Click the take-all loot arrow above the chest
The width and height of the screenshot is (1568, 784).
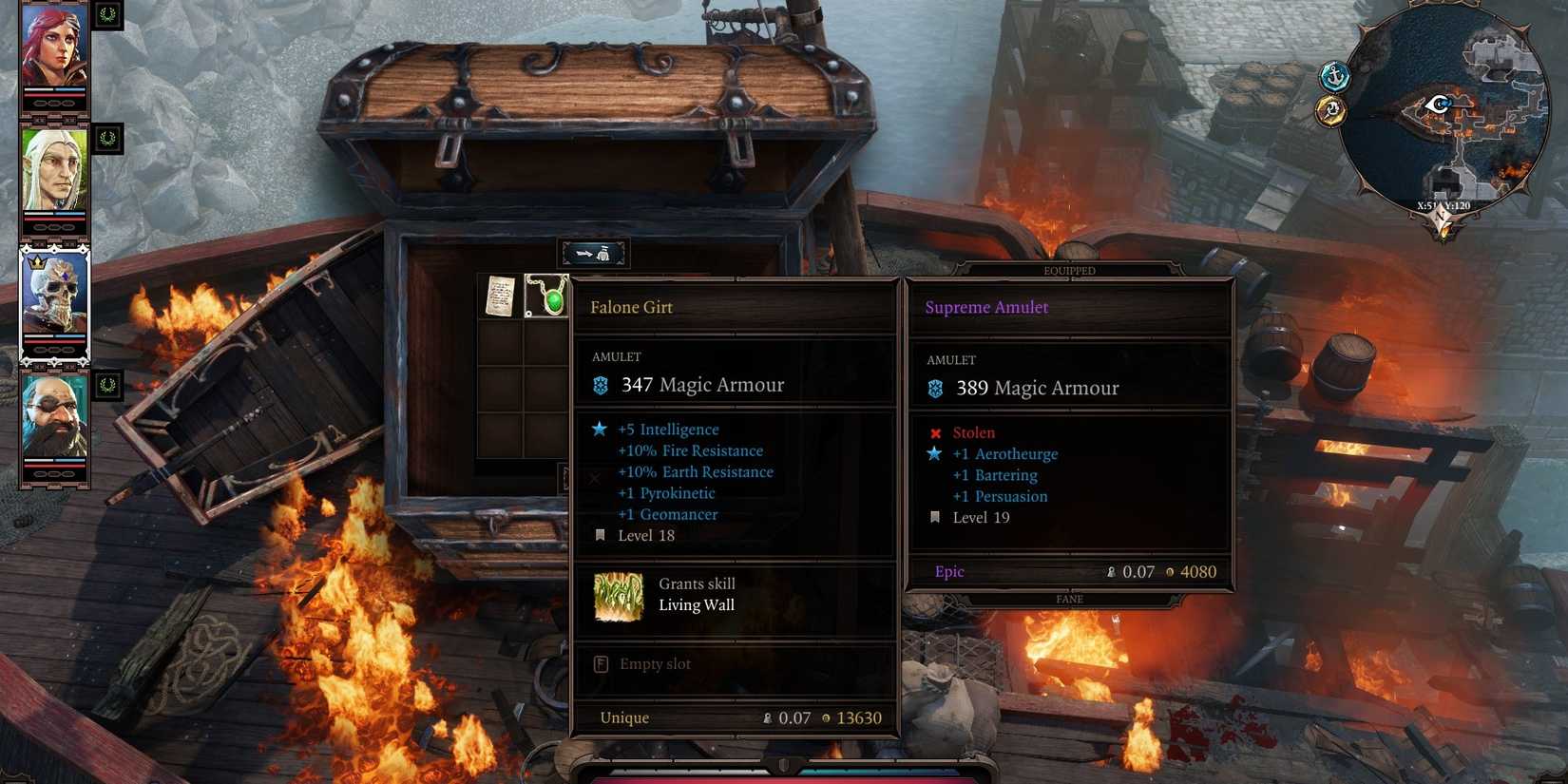coord(593,252)
